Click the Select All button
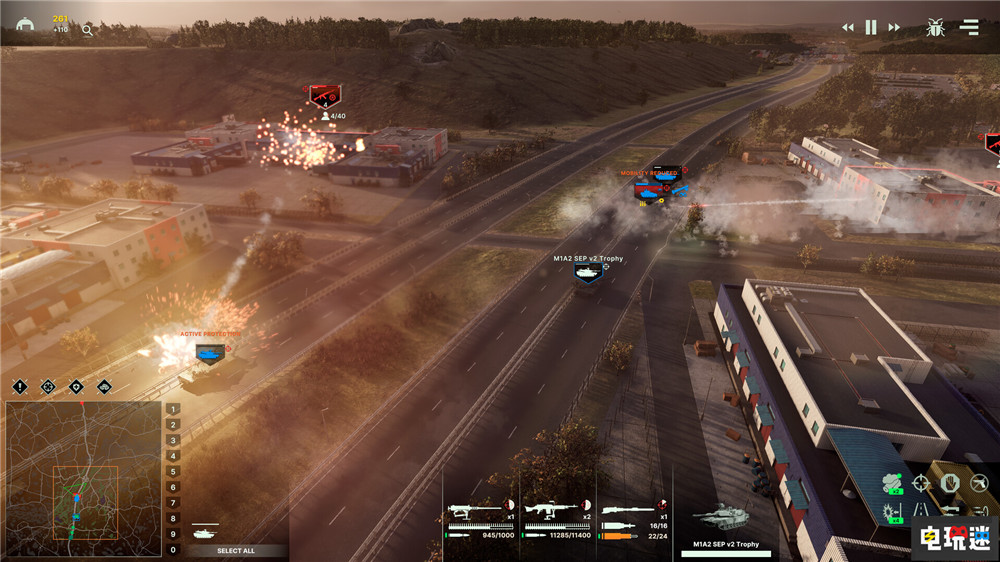The width and height of the screenshot is (1000, 562). [236, 551]
